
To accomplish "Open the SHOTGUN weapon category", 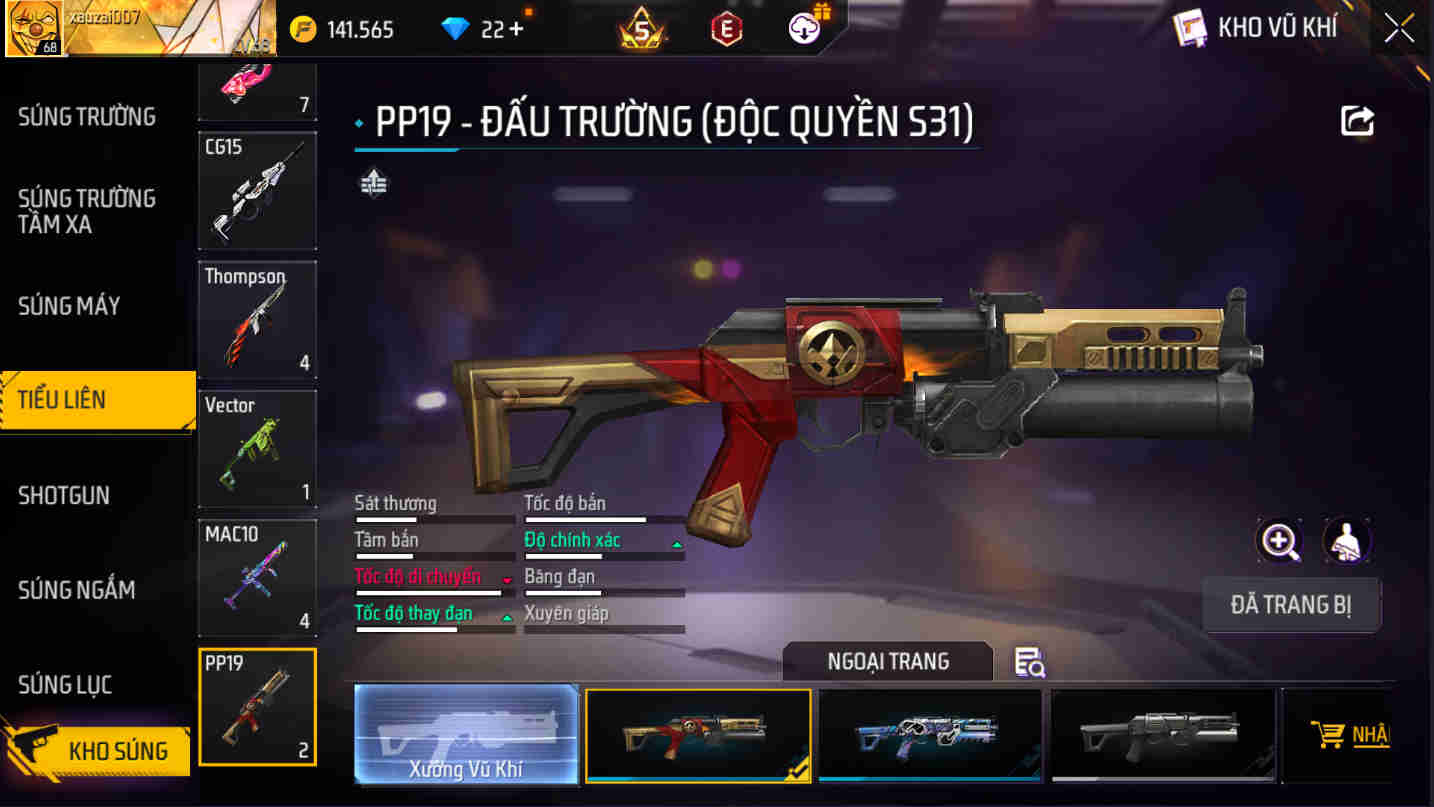I will click(65, 495).
